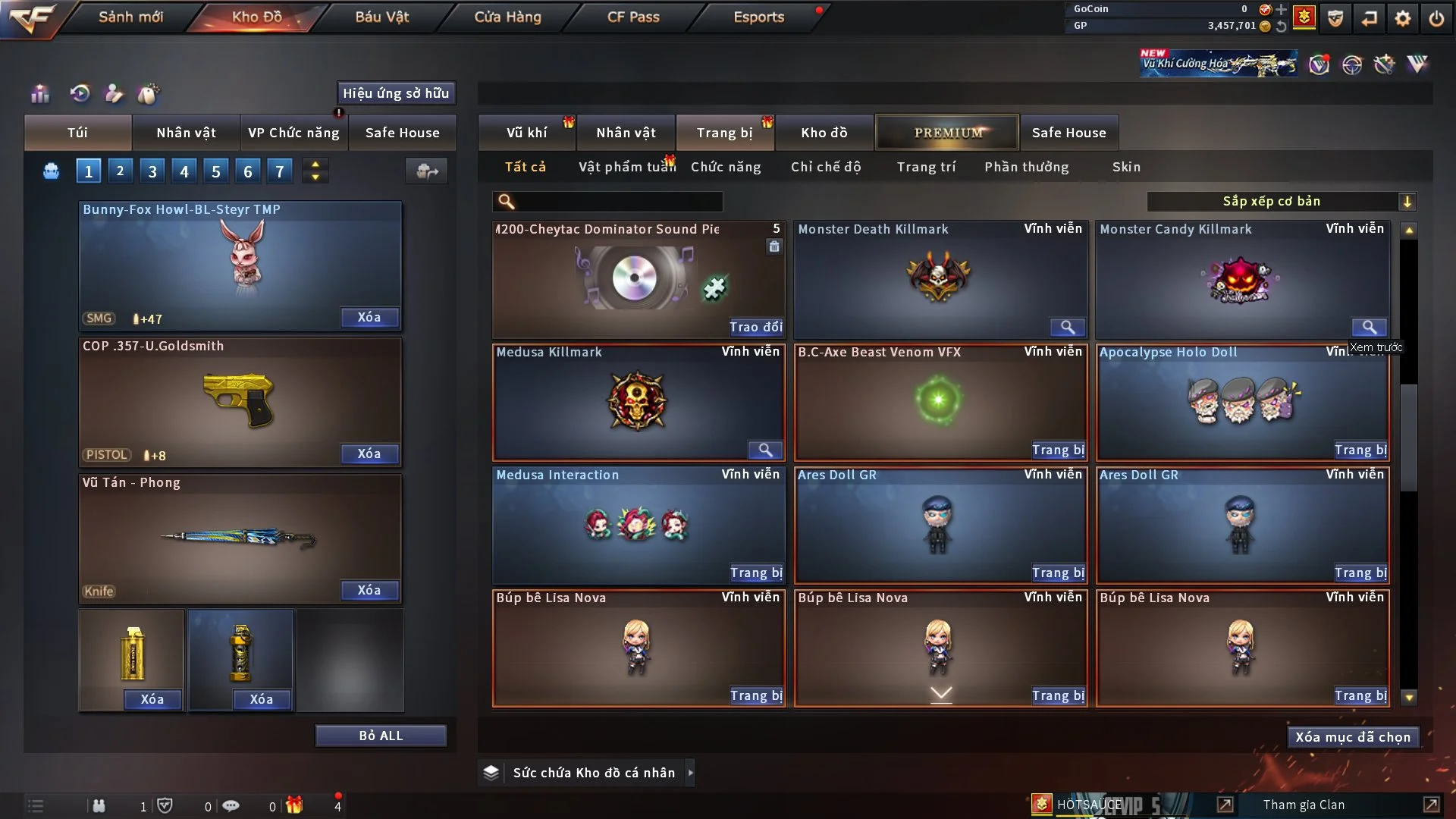Filter items by Chức năng
This screenshot has height=819, width=1456.
tap(725, 167)
